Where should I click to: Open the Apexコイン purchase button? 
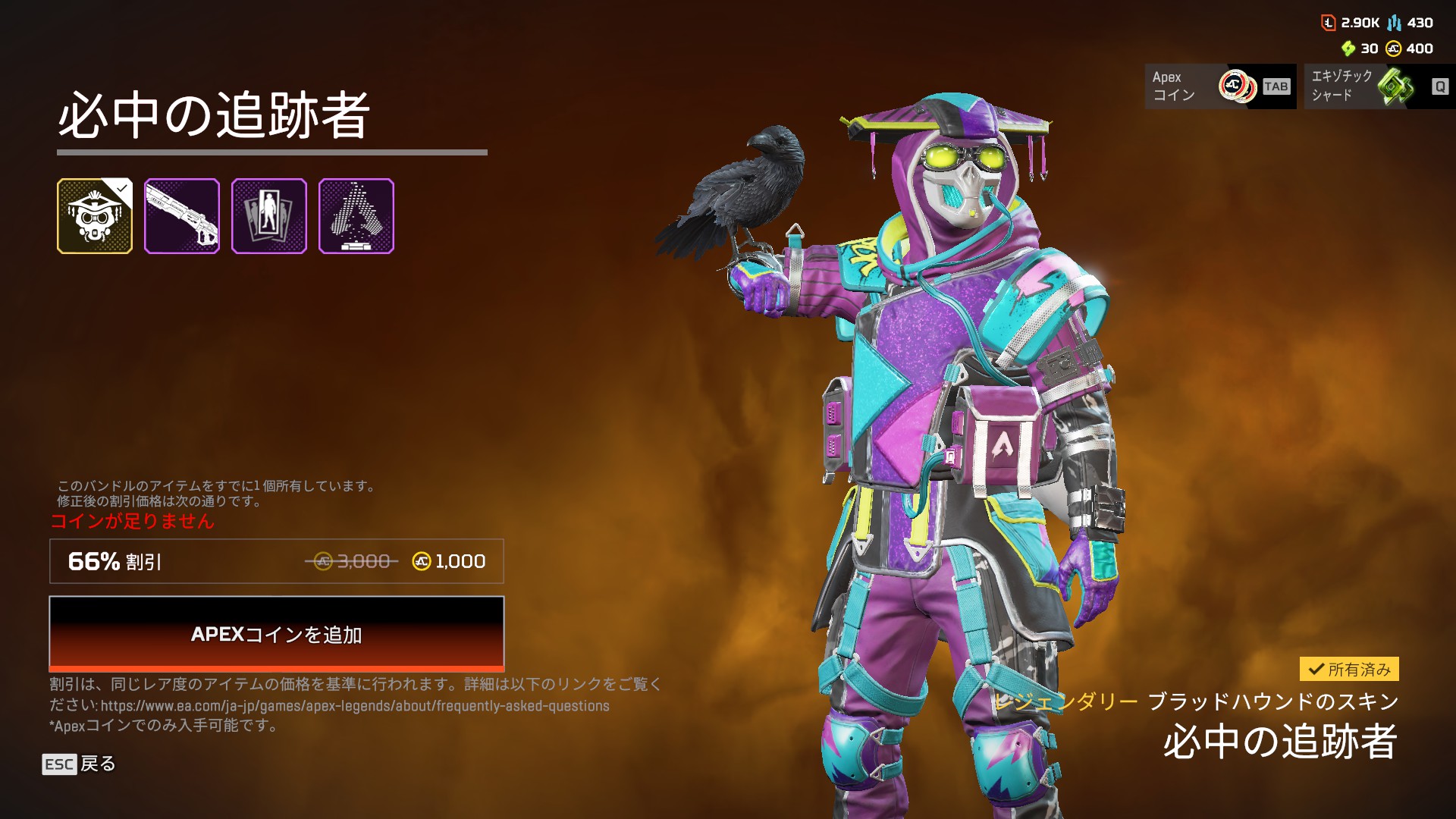pos(1220,86)
